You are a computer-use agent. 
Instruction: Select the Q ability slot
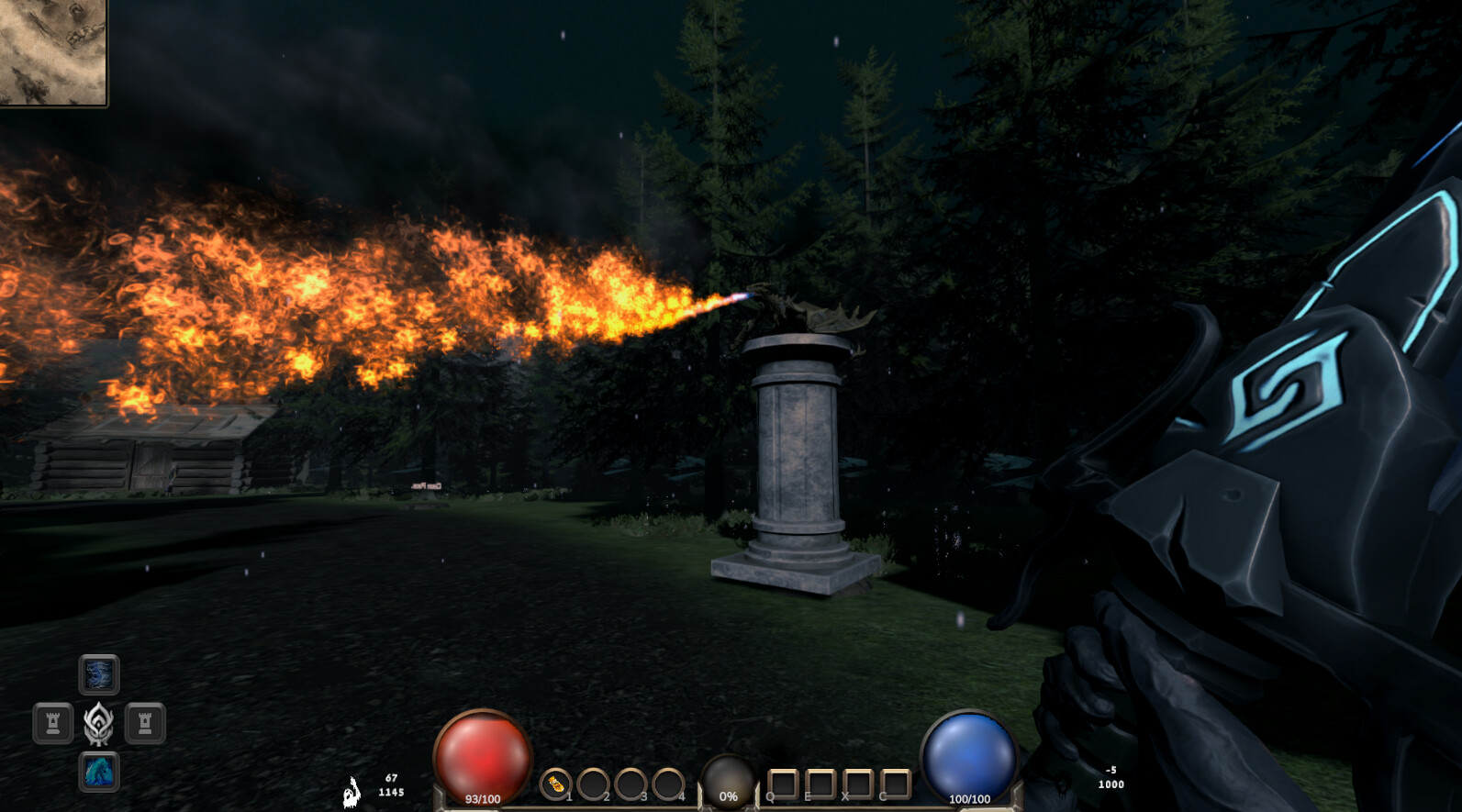781,783
